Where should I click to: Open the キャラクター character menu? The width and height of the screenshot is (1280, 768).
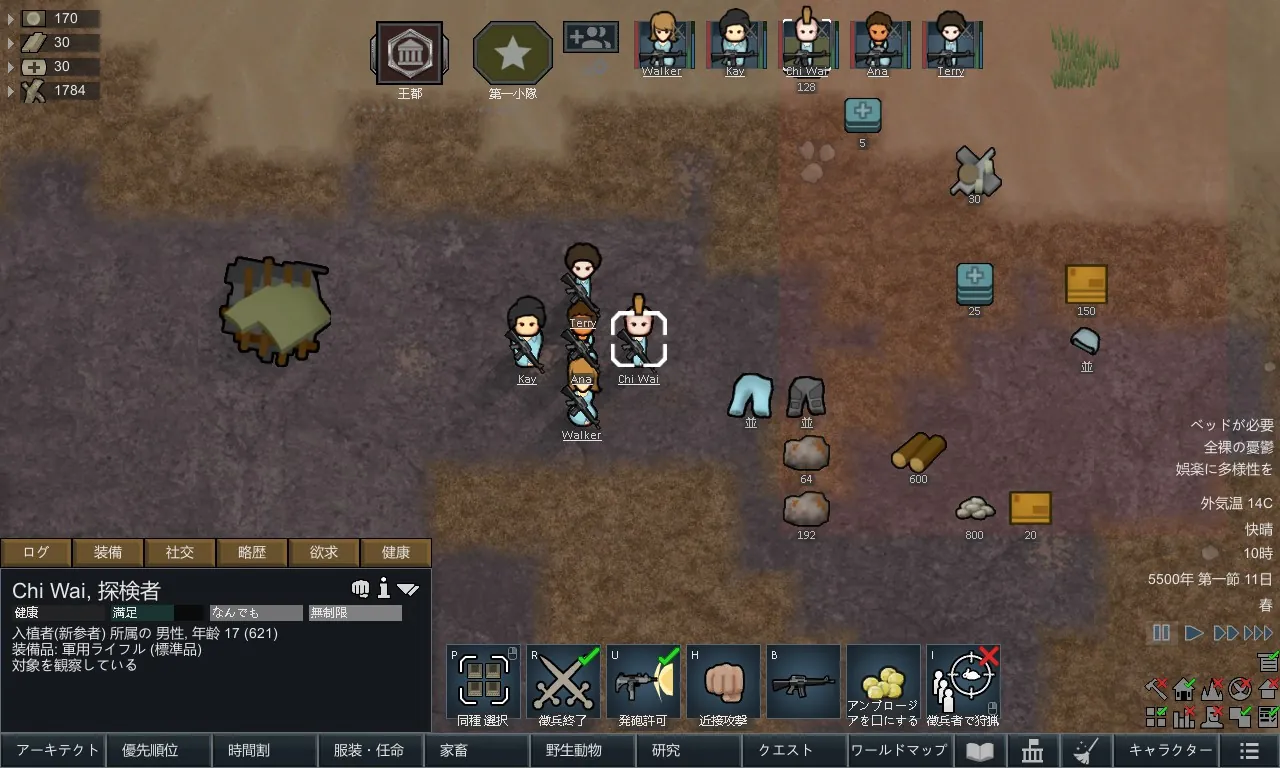coord(1170,750)
